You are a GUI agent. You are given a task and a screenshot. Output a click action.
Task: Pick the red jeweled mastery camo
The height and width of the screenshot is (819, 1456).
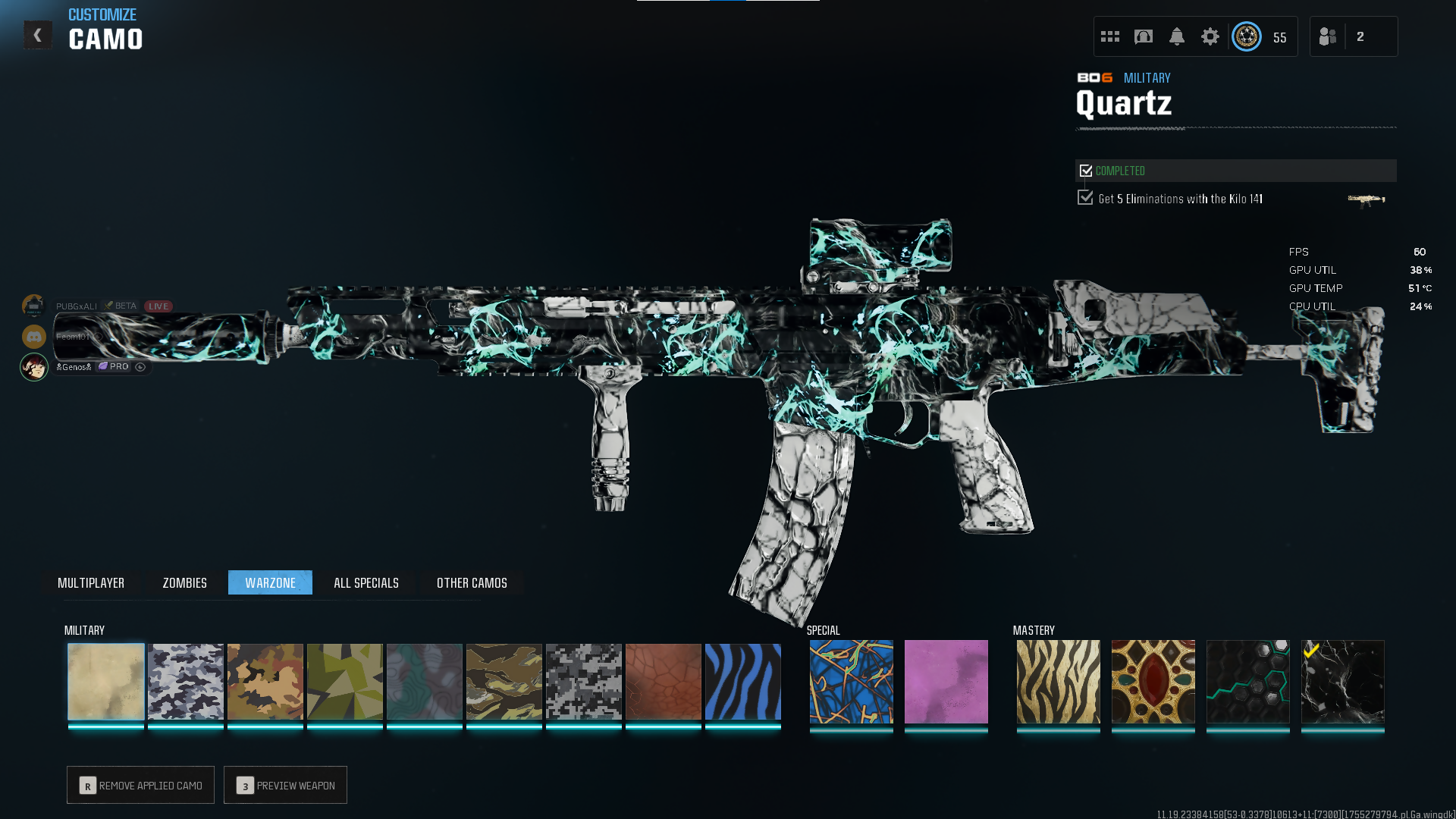point(1153,682)
